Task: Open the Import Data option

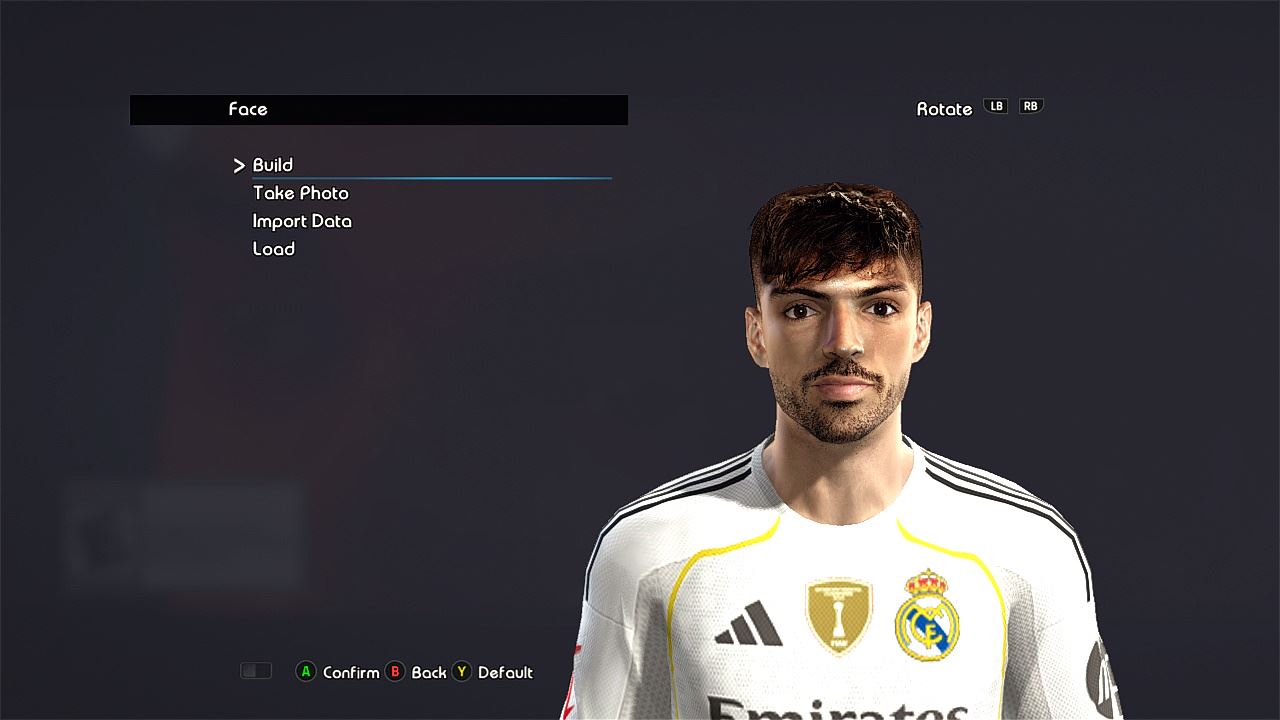Action: (x=302, y=221)
